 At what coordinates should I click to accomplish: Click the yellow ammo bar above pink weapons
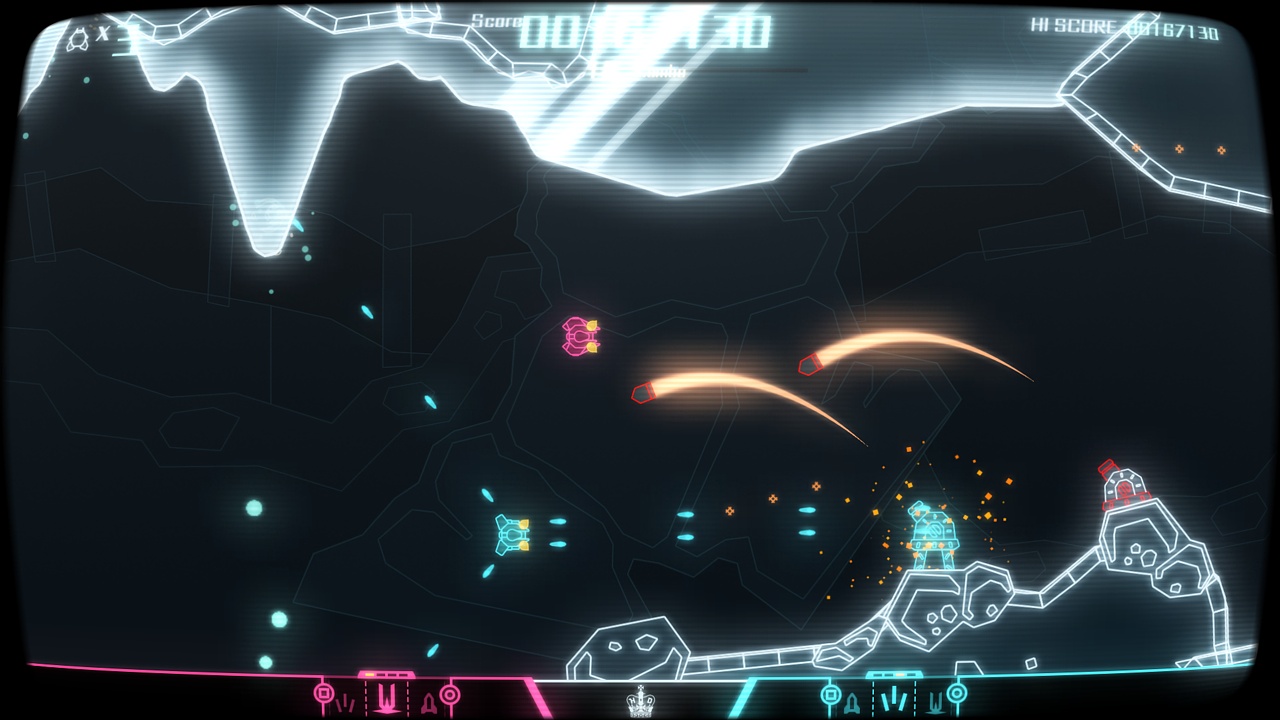369,674
